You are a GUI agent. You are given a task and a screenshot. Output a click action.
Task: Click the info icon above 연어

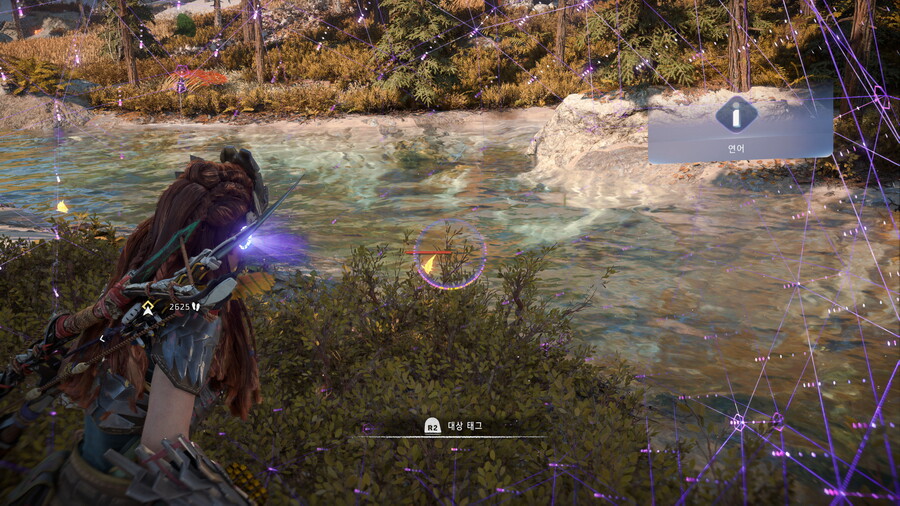pos(736,114)
